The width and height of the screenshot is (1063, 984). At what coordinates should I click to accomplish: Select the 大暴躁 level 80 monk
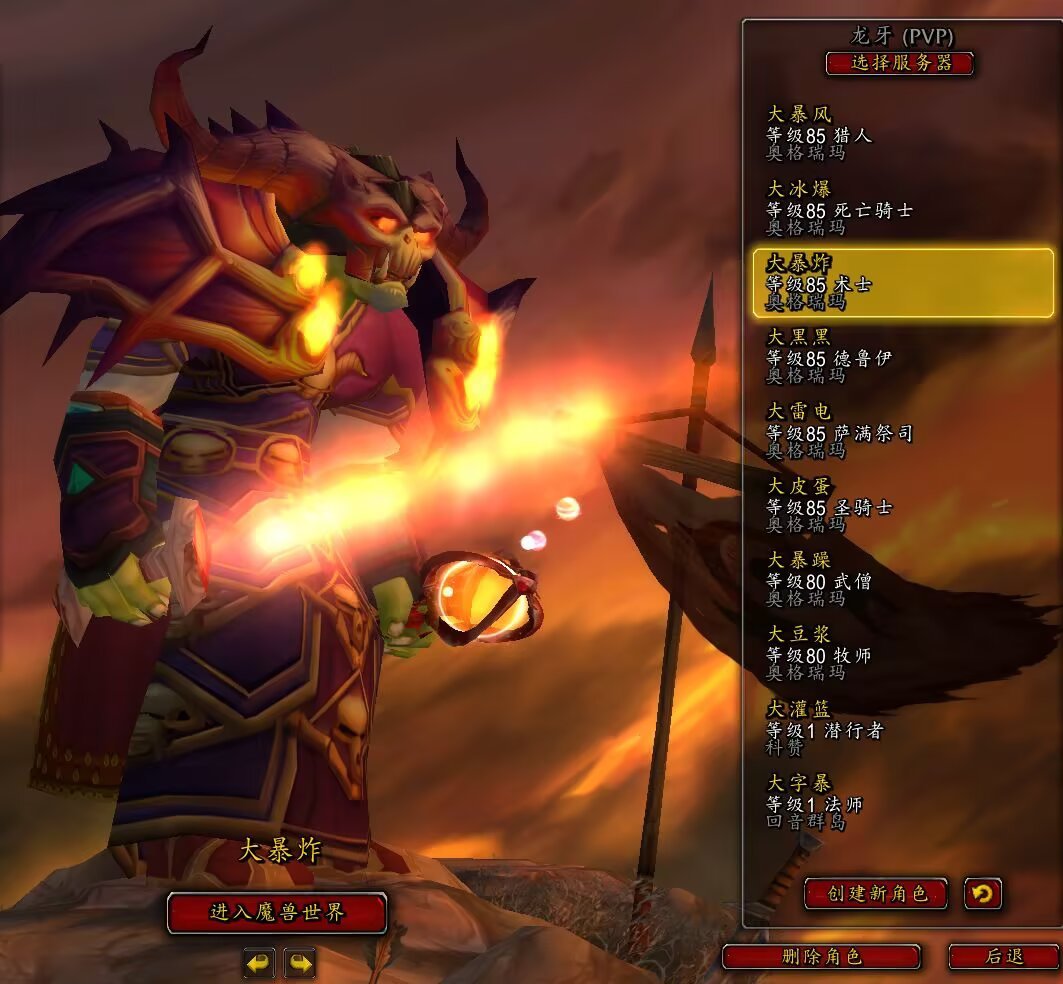click(x=902, y=579)
